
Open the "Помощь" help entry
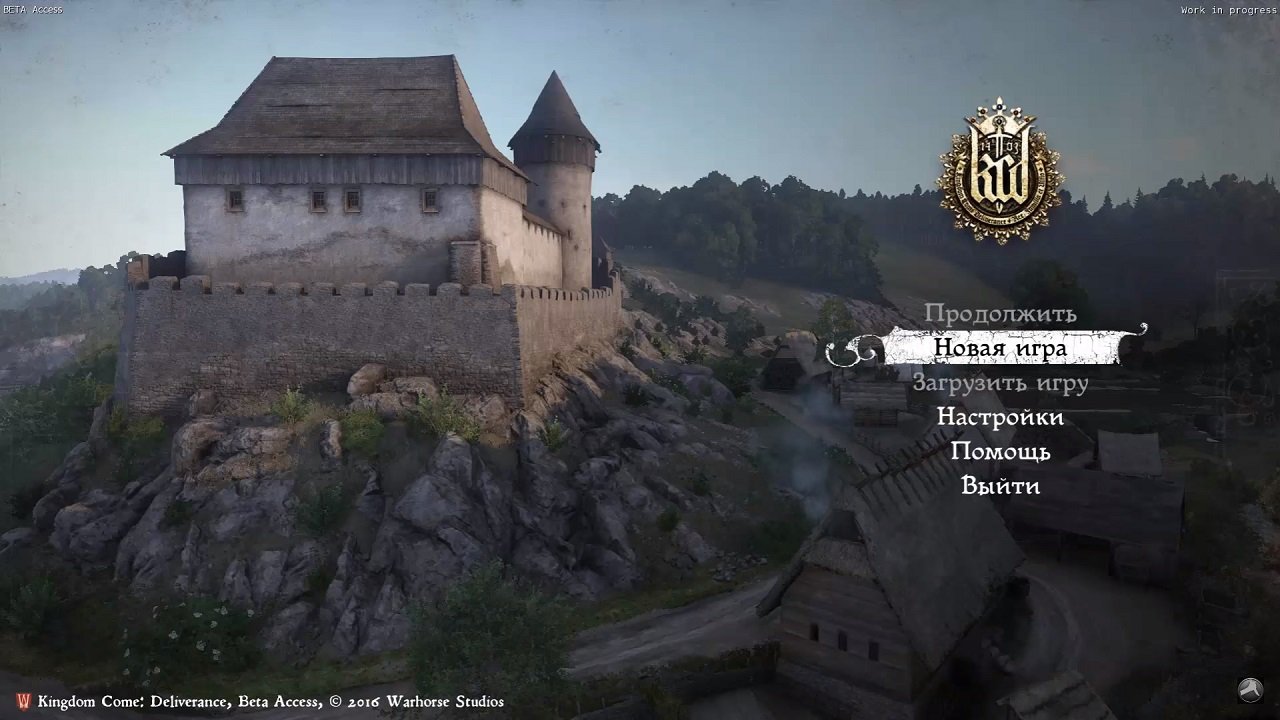point(1000,451)
